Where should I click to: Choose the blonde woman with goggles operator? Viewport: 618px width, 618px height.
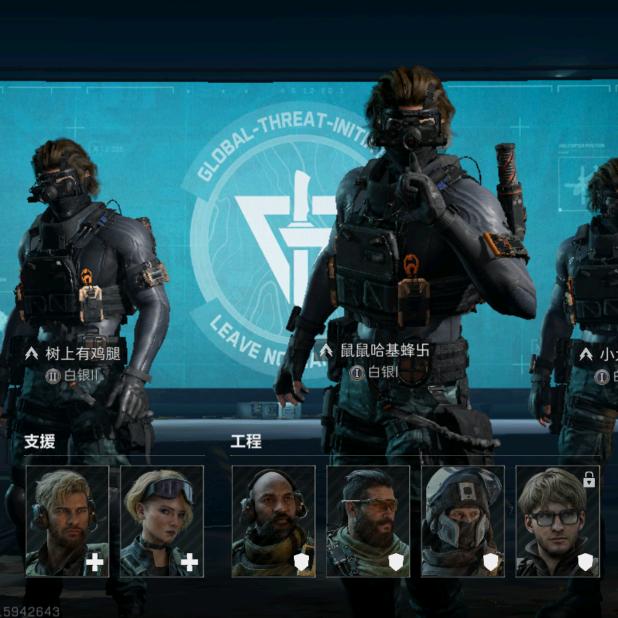tap(162, 521)
